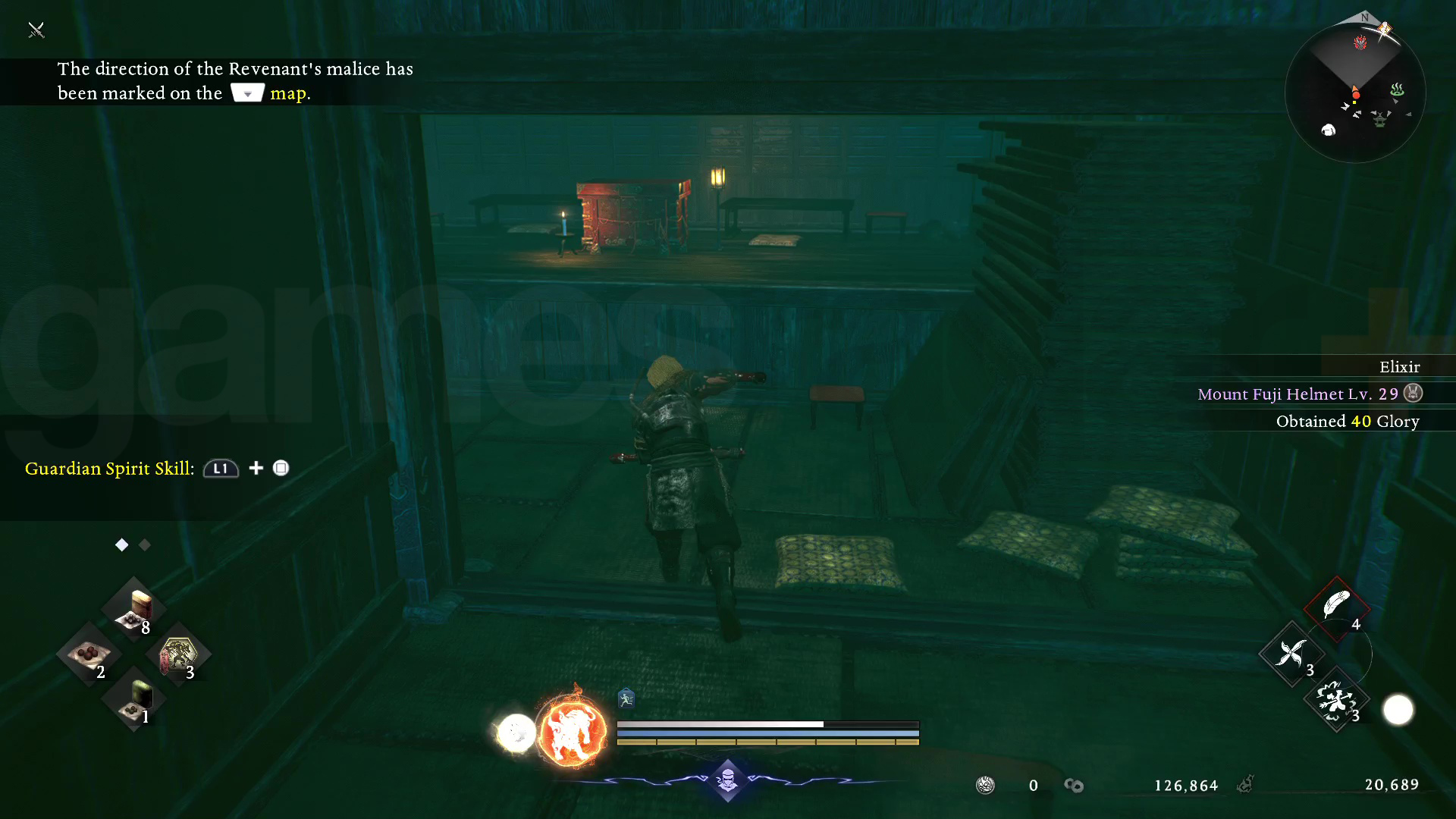Expand the down-arrow touchpad glyph in the malice message
Screen dimensions: 1456x819
pos(247,92)
